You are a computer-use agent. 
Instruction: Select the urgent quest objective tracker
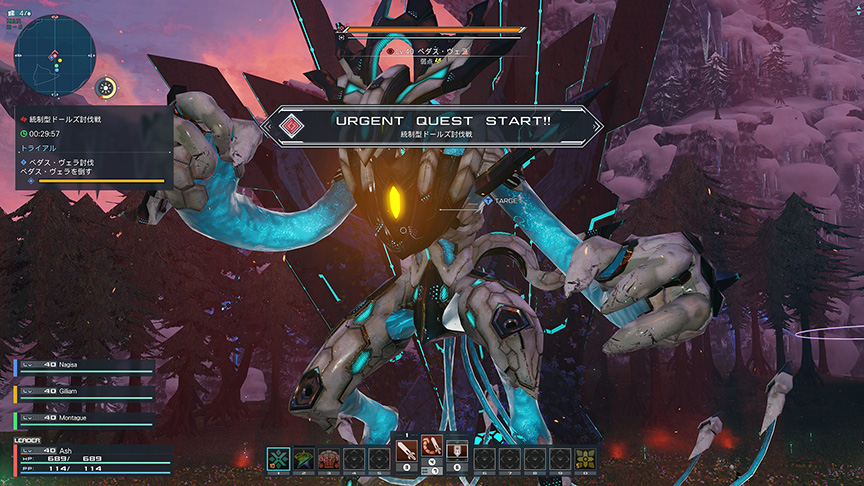point(94,147)
